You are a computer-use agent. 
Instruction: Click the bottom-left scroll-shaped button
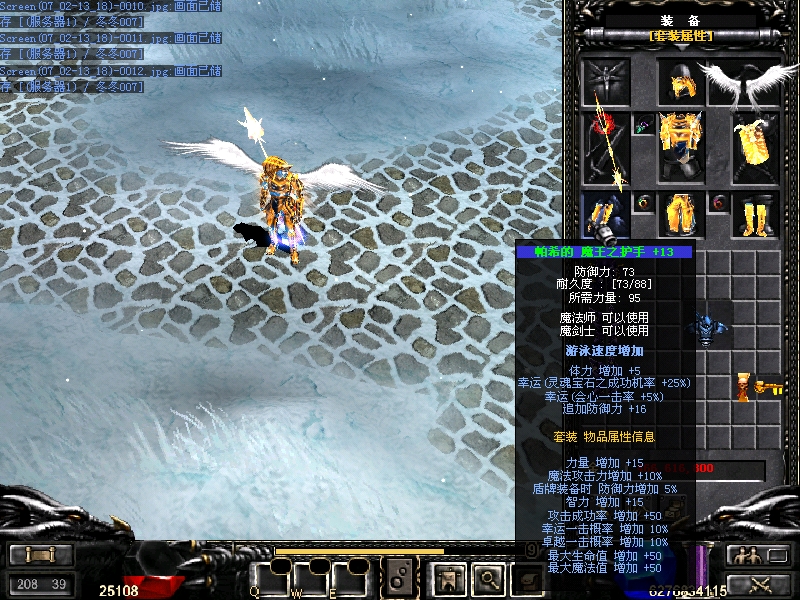41,555
